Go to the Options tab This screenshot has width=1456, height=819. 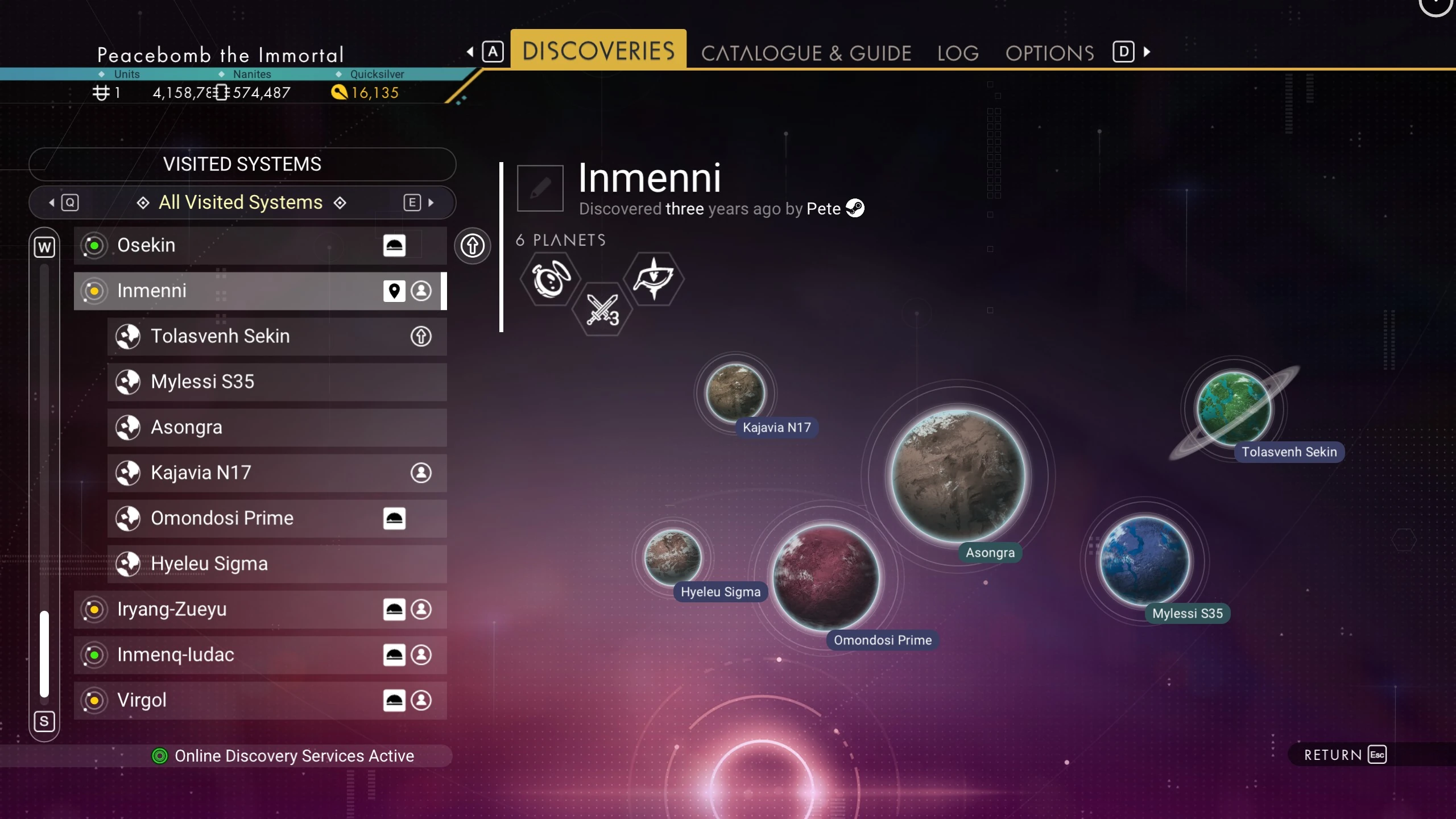click(1049, 53)
